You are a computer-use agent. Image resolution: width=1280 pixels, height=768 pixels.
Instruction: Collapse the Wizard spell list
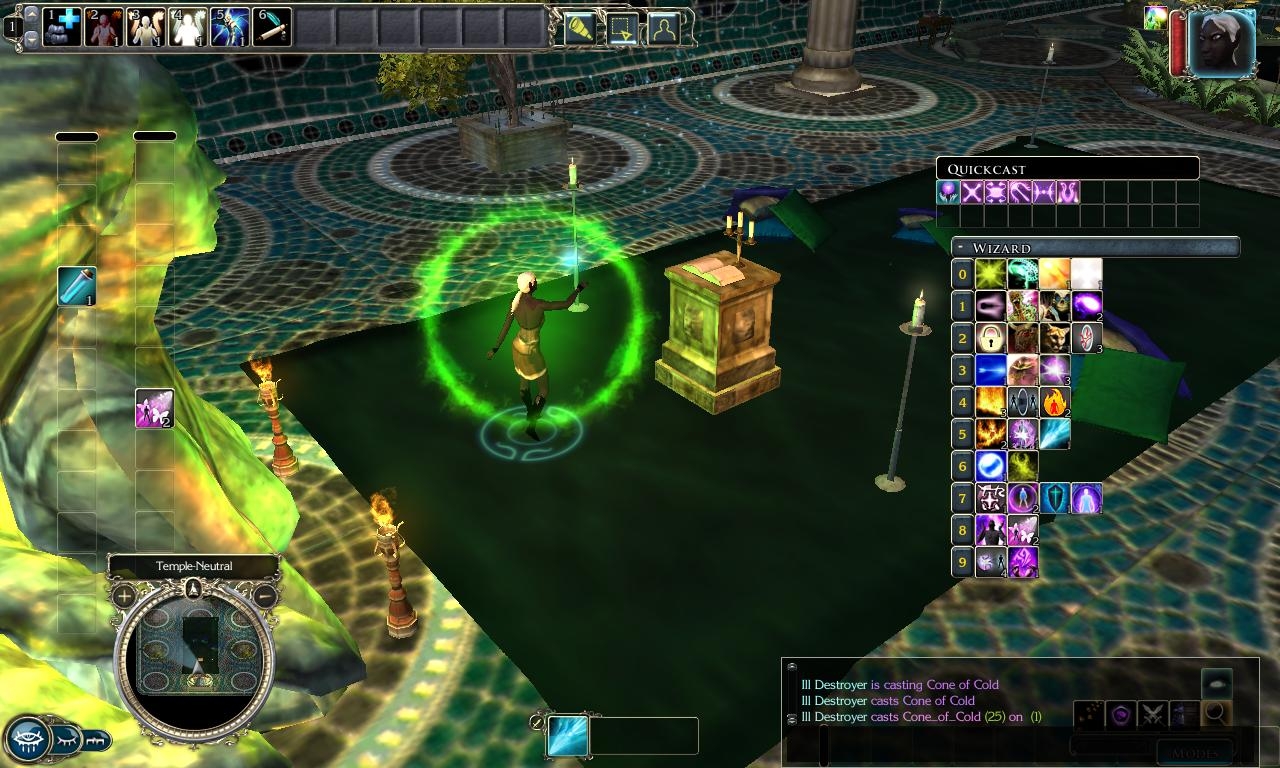(960, 247)
